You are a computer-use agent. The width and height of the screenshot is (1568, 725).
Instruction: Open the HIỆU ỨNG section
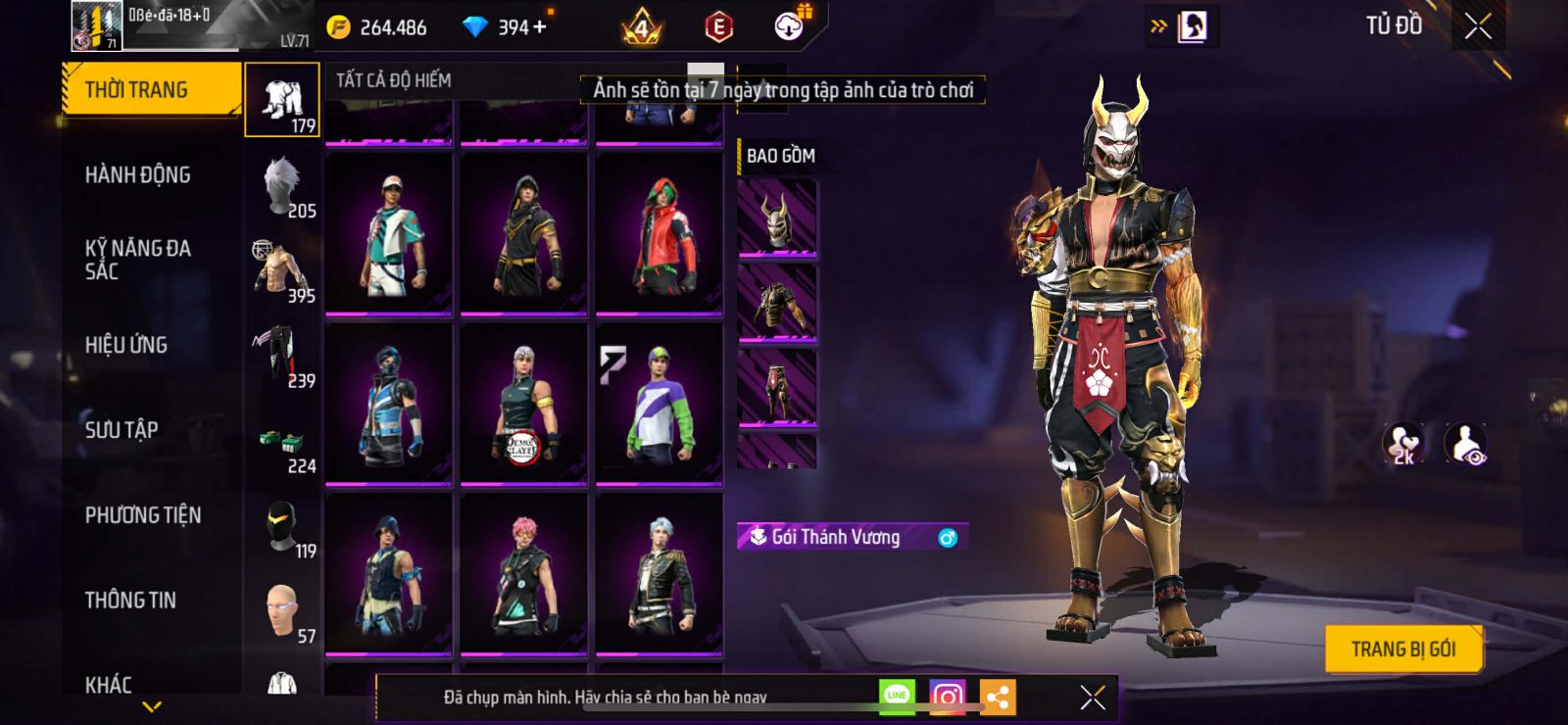pos(126,345)
